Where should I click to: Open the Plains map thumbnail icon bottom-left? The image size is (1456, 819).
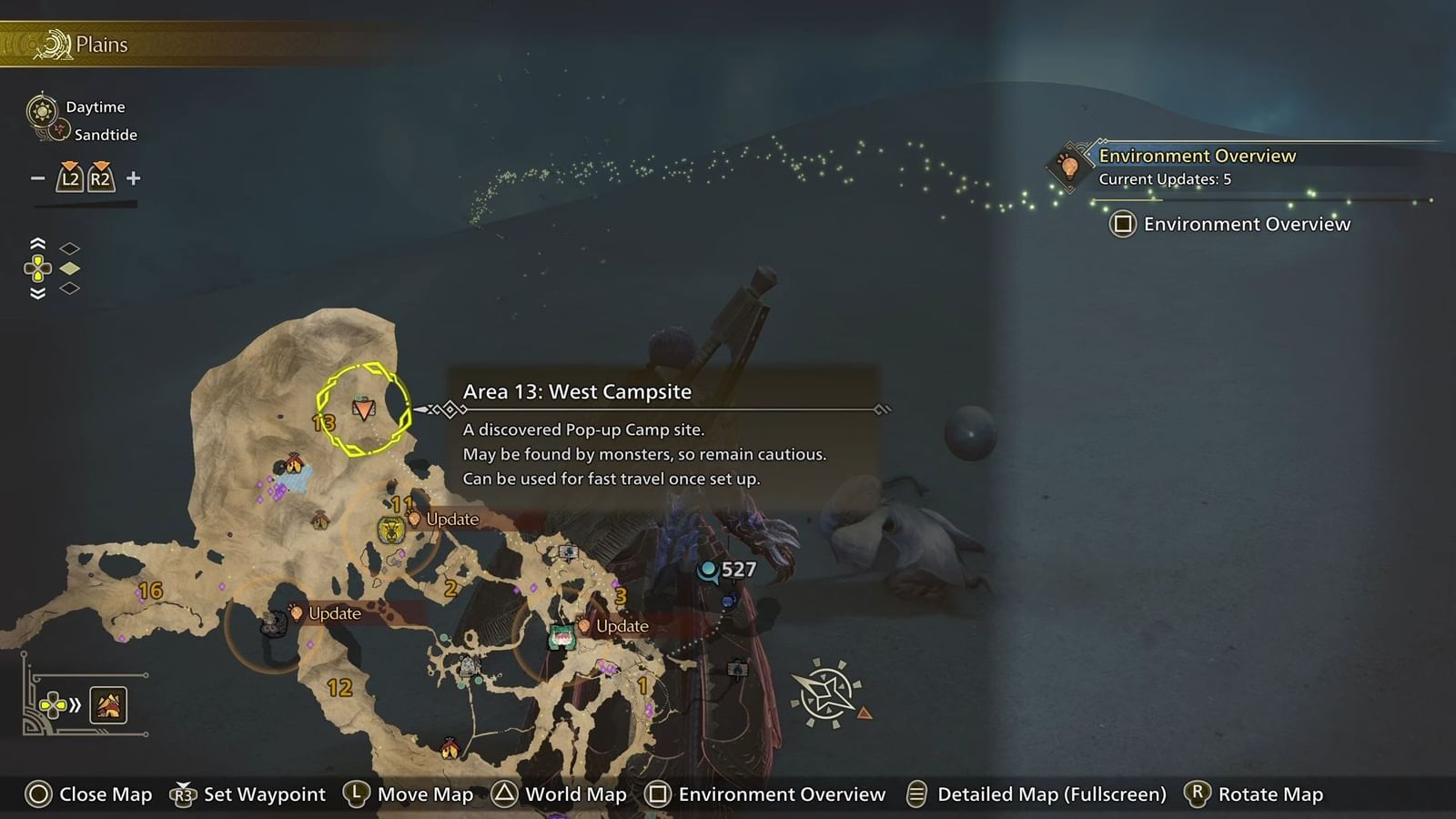point(108,705)
